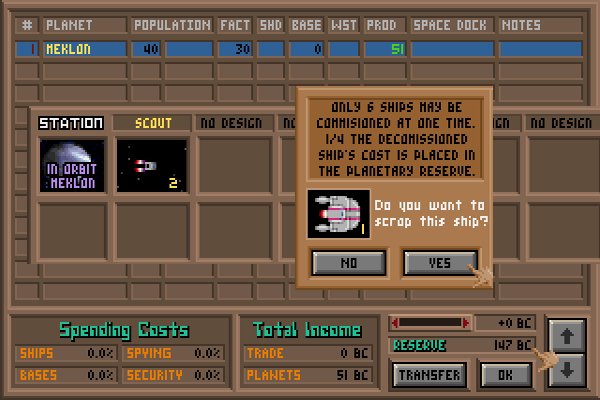This screenshot has width=600, height=400.
Task: Select the Nexlon orbit station thumbnail
Action: point(71,164)
